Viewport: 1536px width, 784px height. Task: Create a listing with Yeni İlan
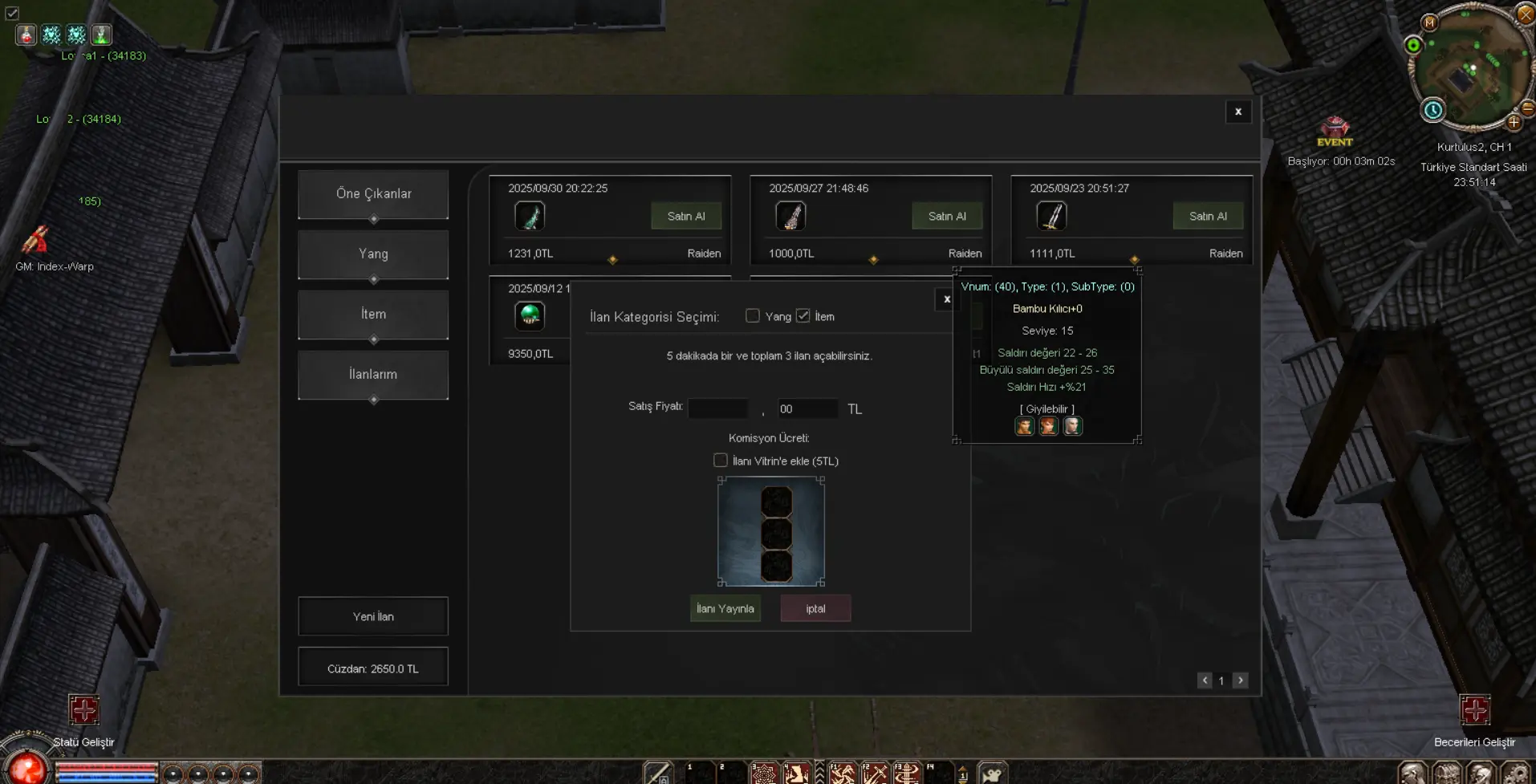coord(373,616)
